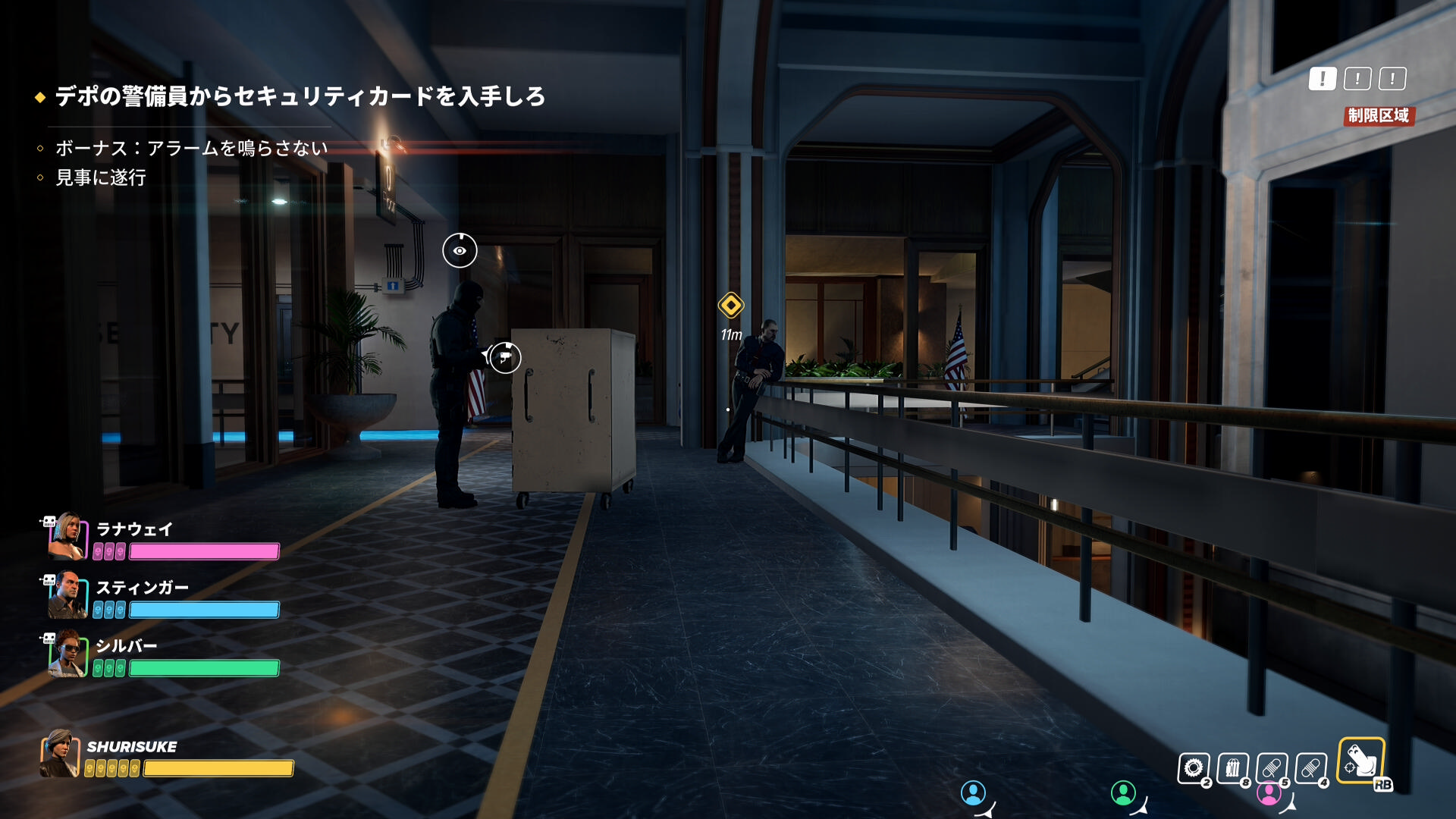Select the objective about the depot guard's security card
1456x819 pixels.
click(x=300, y=96)
